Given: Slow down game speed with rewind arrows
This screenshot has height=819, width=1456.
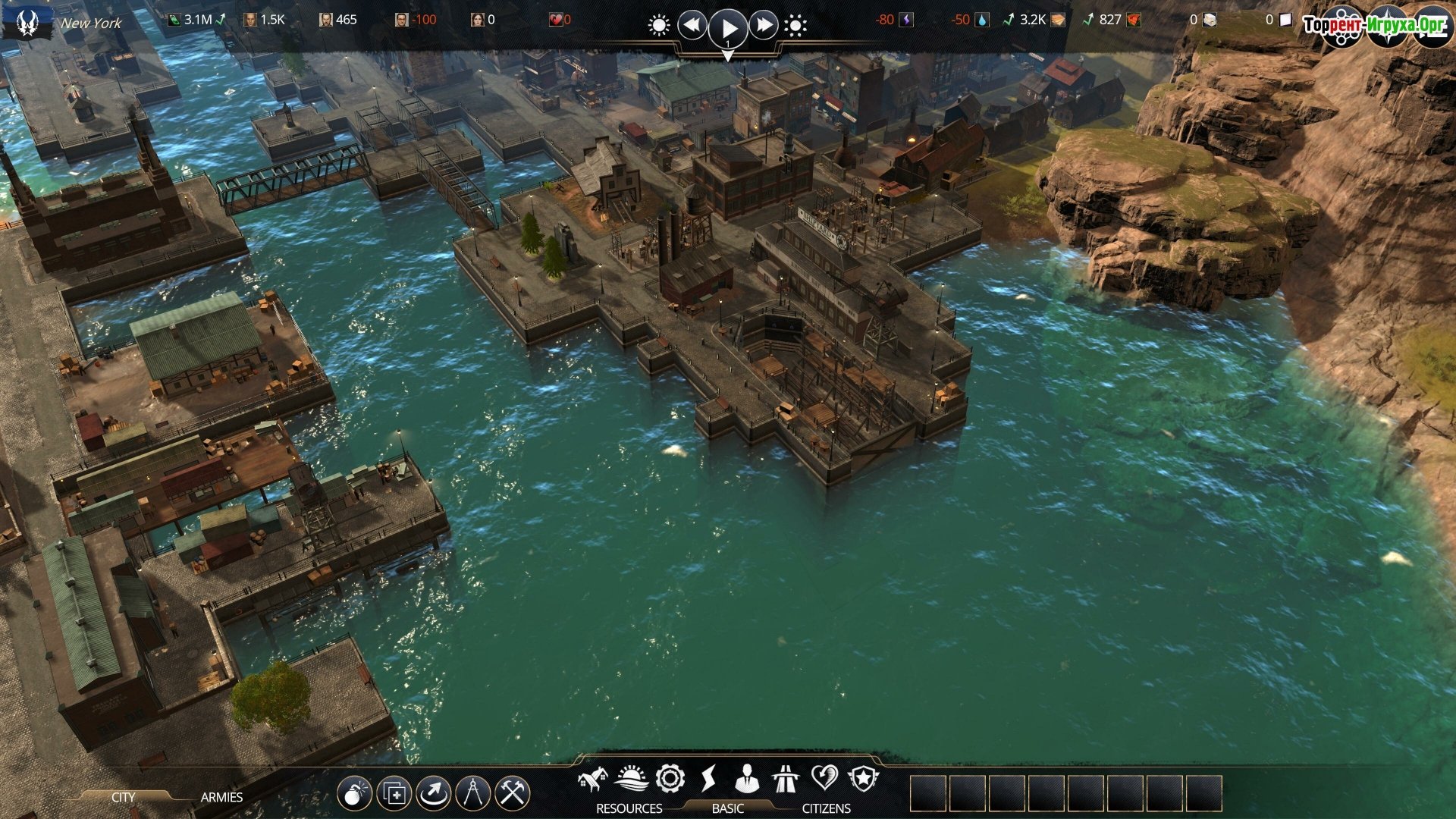Looking at the screenshot, I should tap(692, 26).
